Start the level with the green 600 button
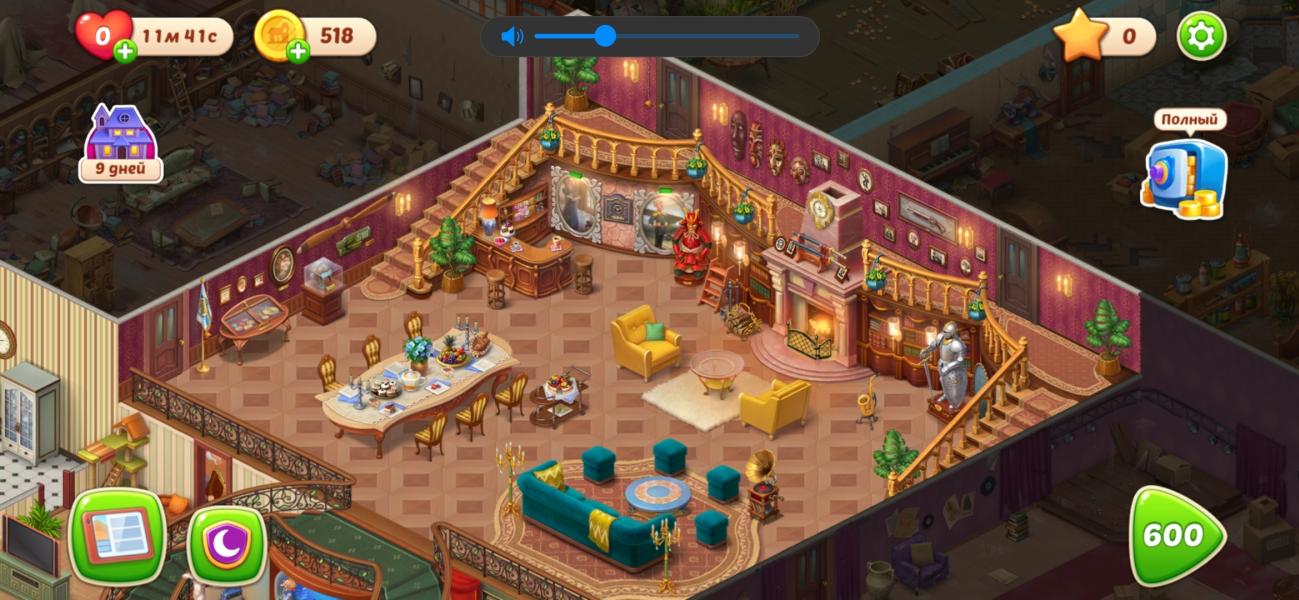Image resolution: width=1299 pixels, height=600 pixels. (1175, 537)
